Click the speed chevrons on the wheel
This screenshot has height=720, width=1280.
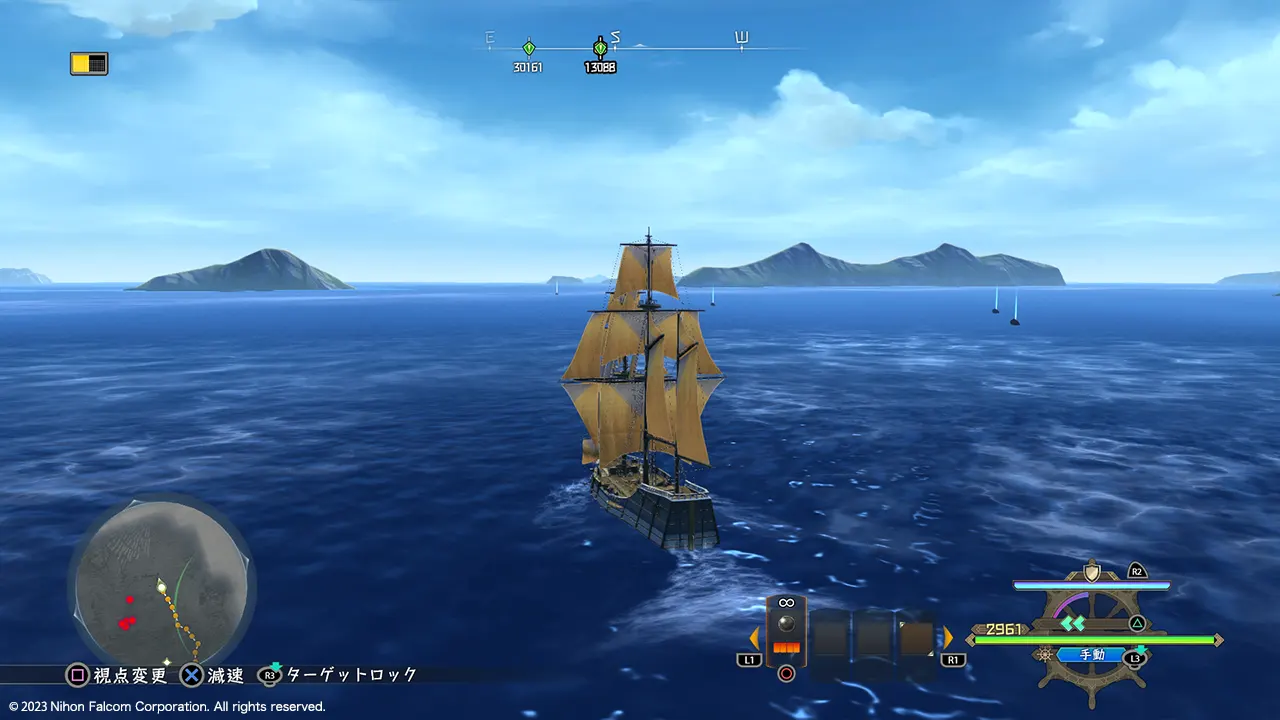(1073, 623)
